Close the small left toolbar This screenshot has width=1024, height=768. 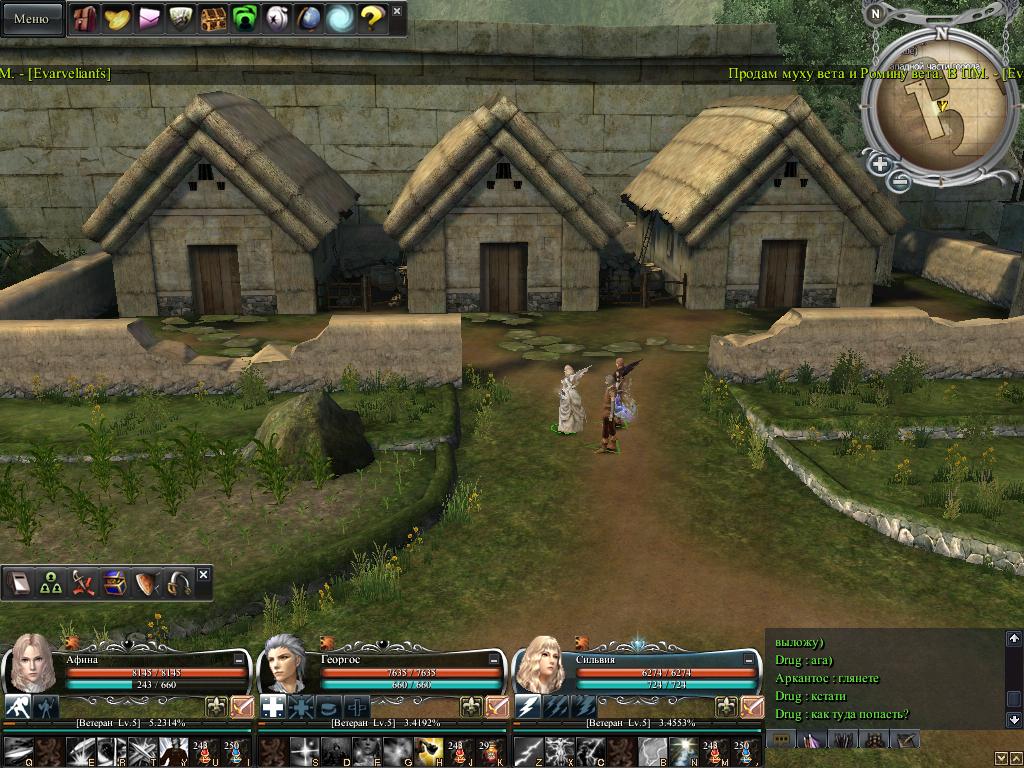[204, 575]
